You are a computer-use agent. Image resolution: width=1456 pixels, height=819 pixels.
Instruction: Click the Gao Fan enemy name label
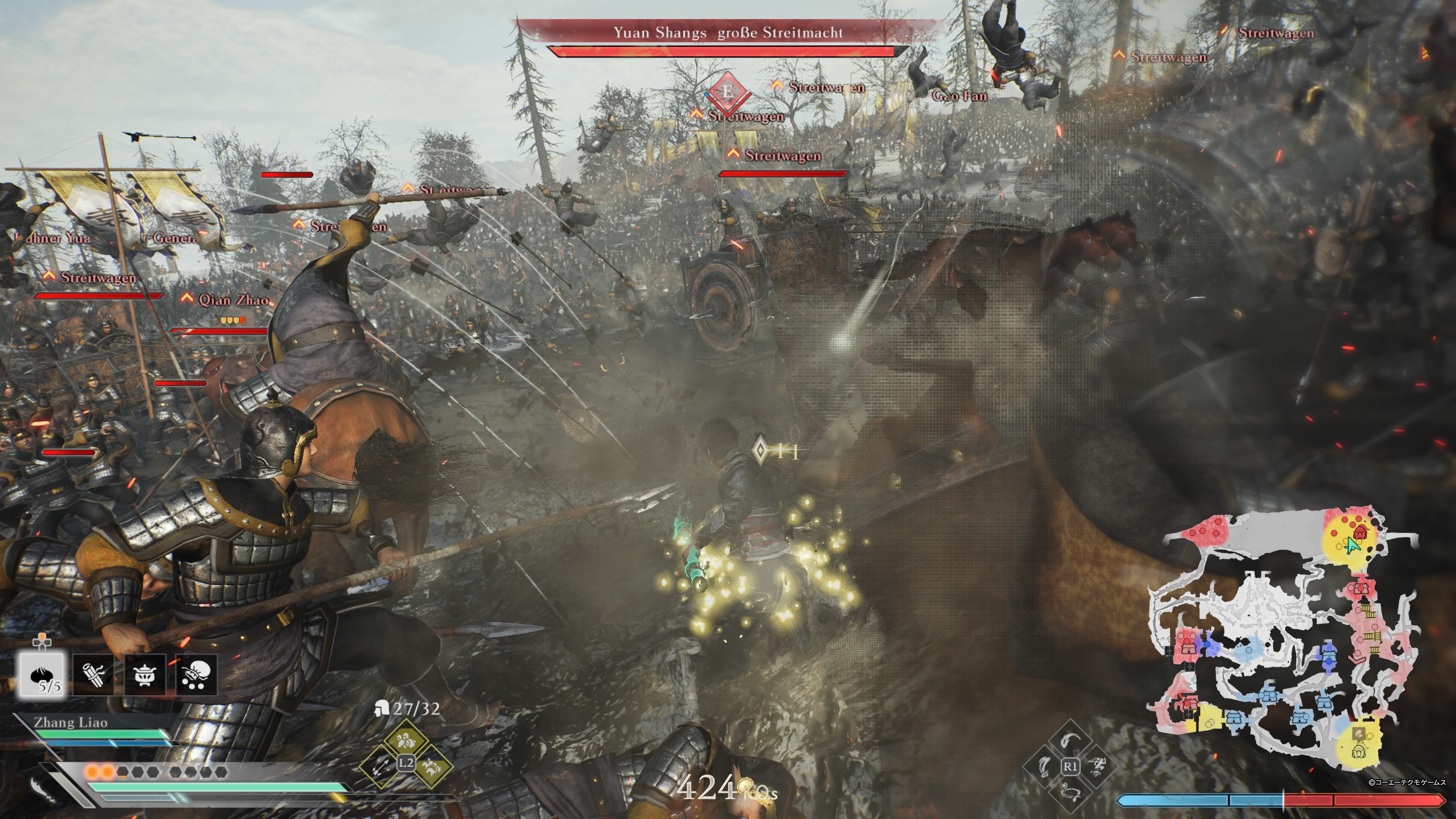point(960,96)
